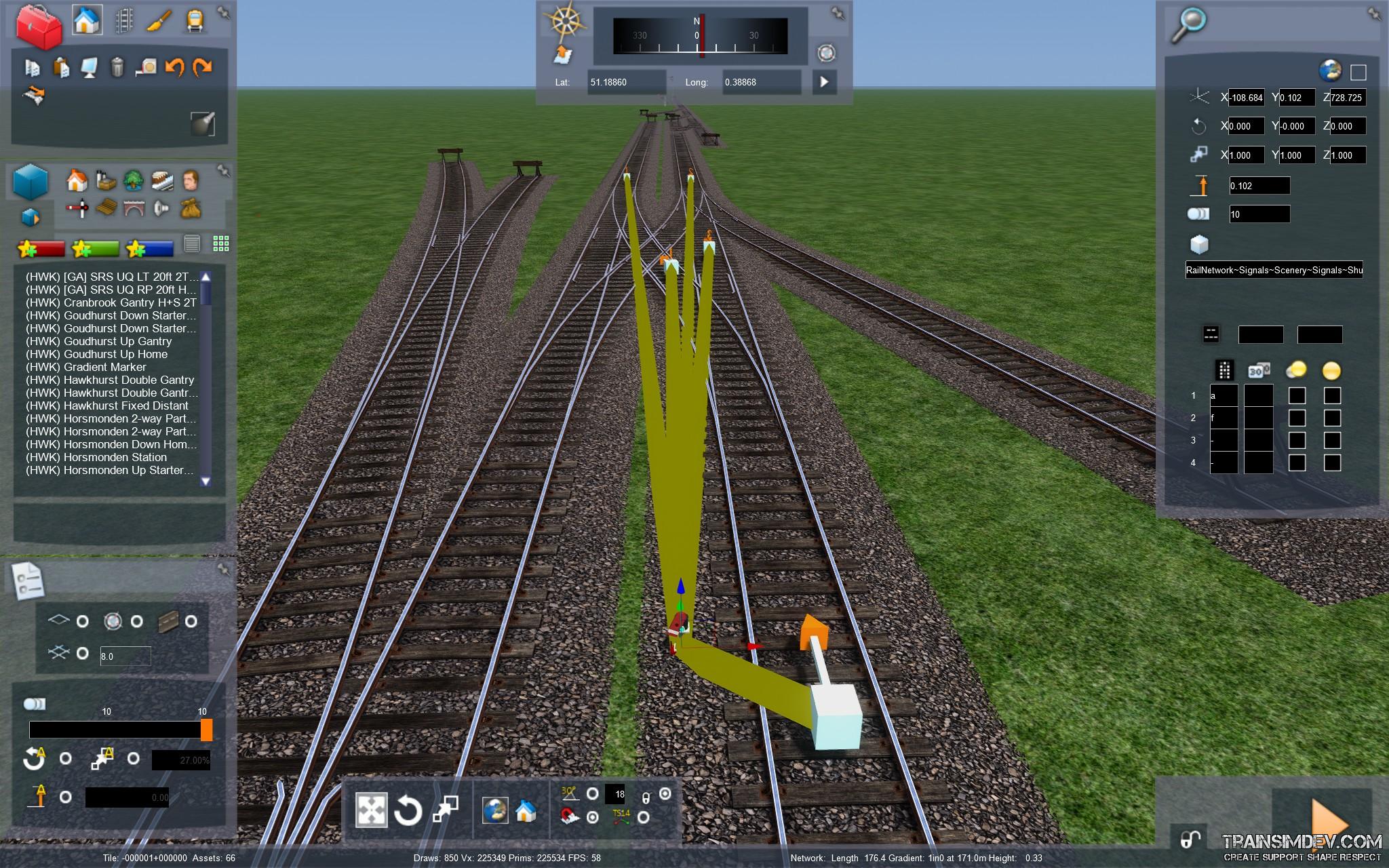This screenshot has height=868, width=1389.
Task: Redo with the right orange arrow
Action: coord(203,66)
